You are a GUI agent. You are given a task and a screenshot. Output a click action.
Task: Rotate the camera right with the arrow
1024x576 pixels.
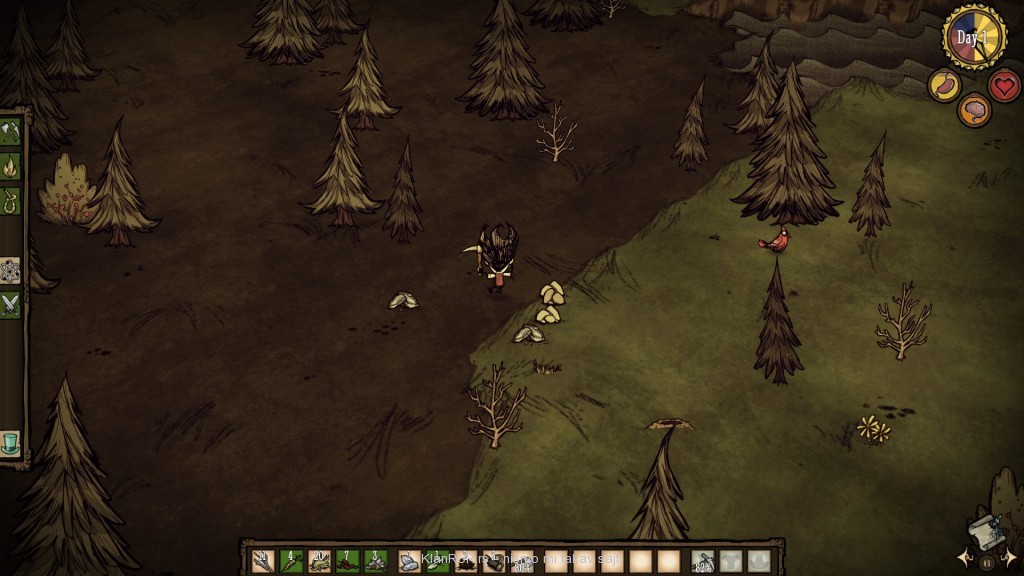pyautogui.click(x=1010, y=557)
